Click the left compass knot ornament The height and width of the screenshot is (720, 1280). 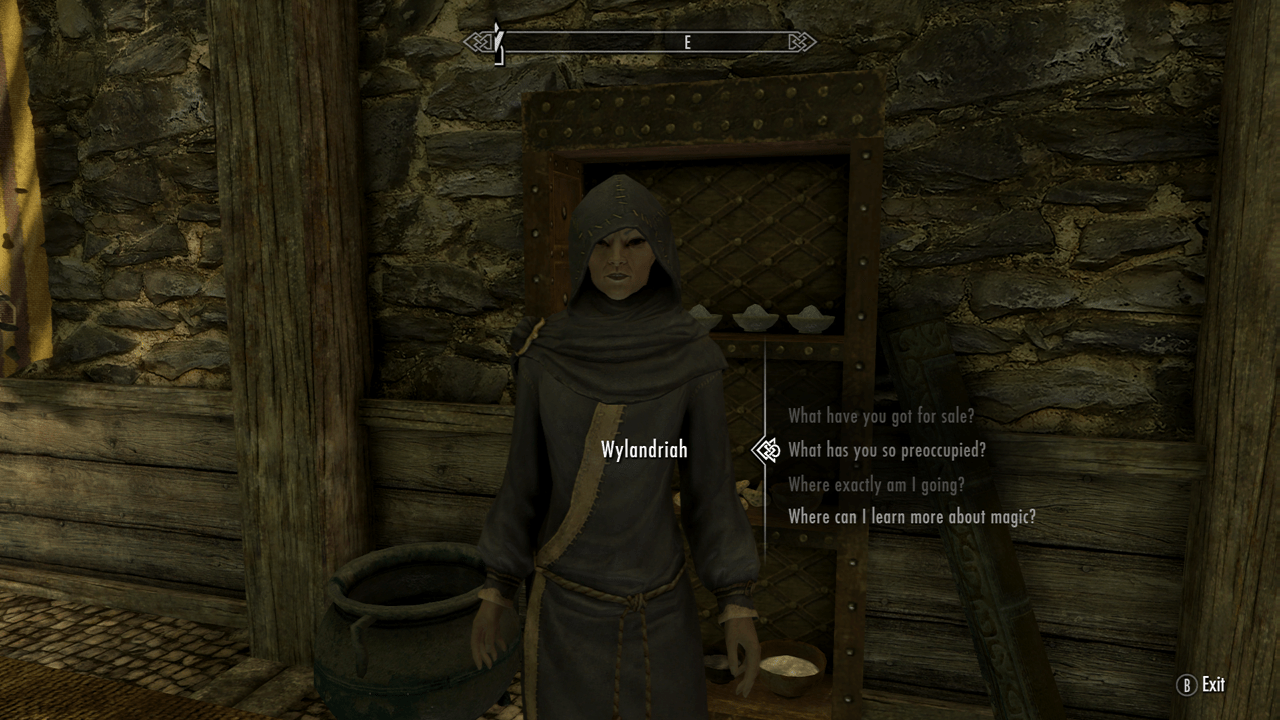(478, 43)
